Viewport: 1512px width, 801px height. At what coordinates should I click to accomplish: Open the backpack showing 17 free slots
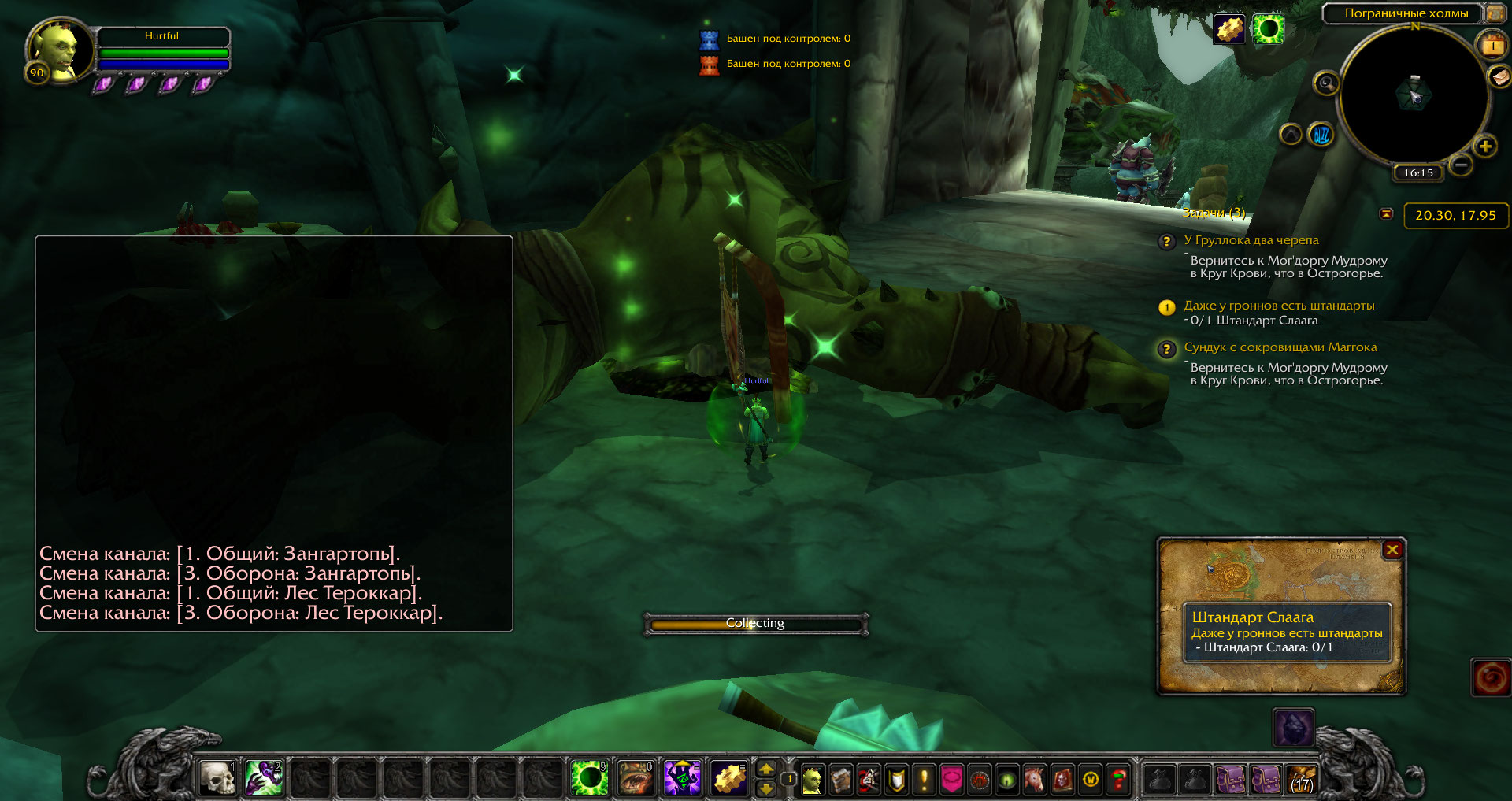(1302, 780)
